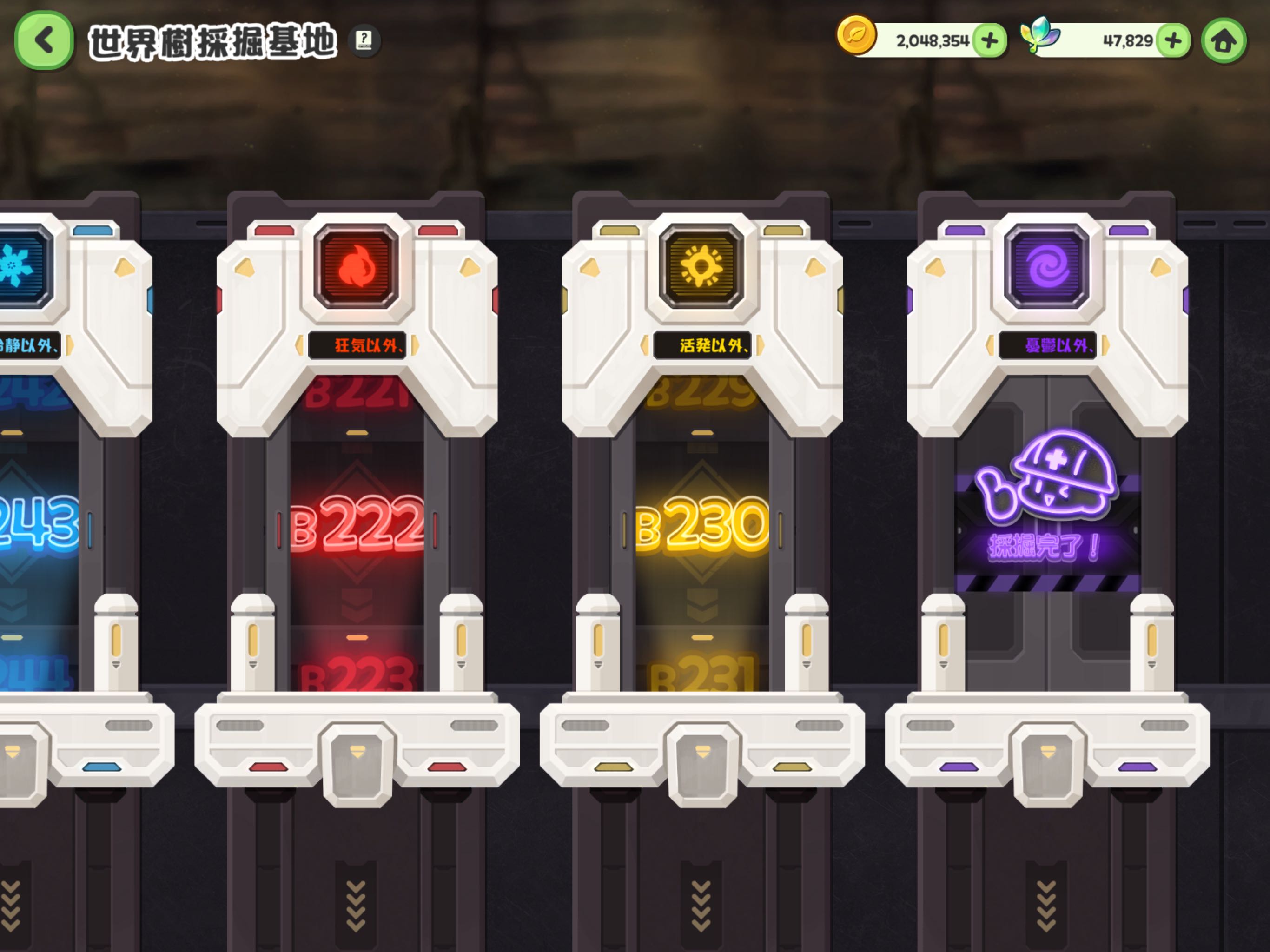Return to the home screen
This screenshot has height=952, width=1270.
pos(1224,41)
